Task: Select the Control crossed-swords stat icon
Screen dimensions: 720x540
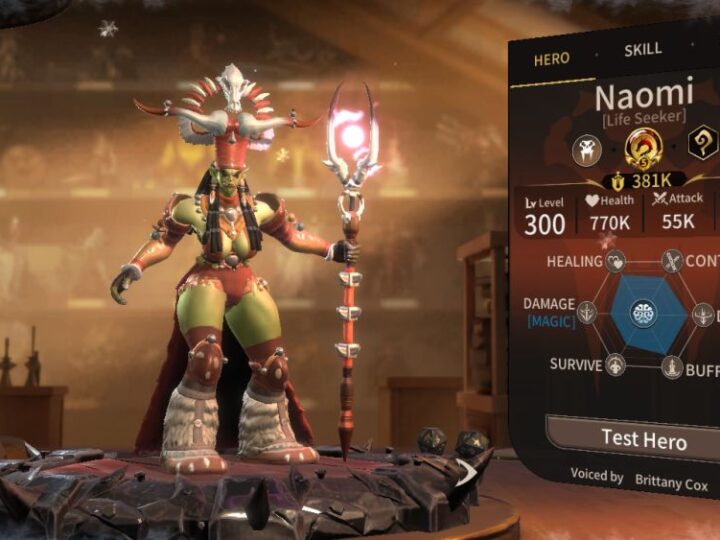Action: (672, 262)
